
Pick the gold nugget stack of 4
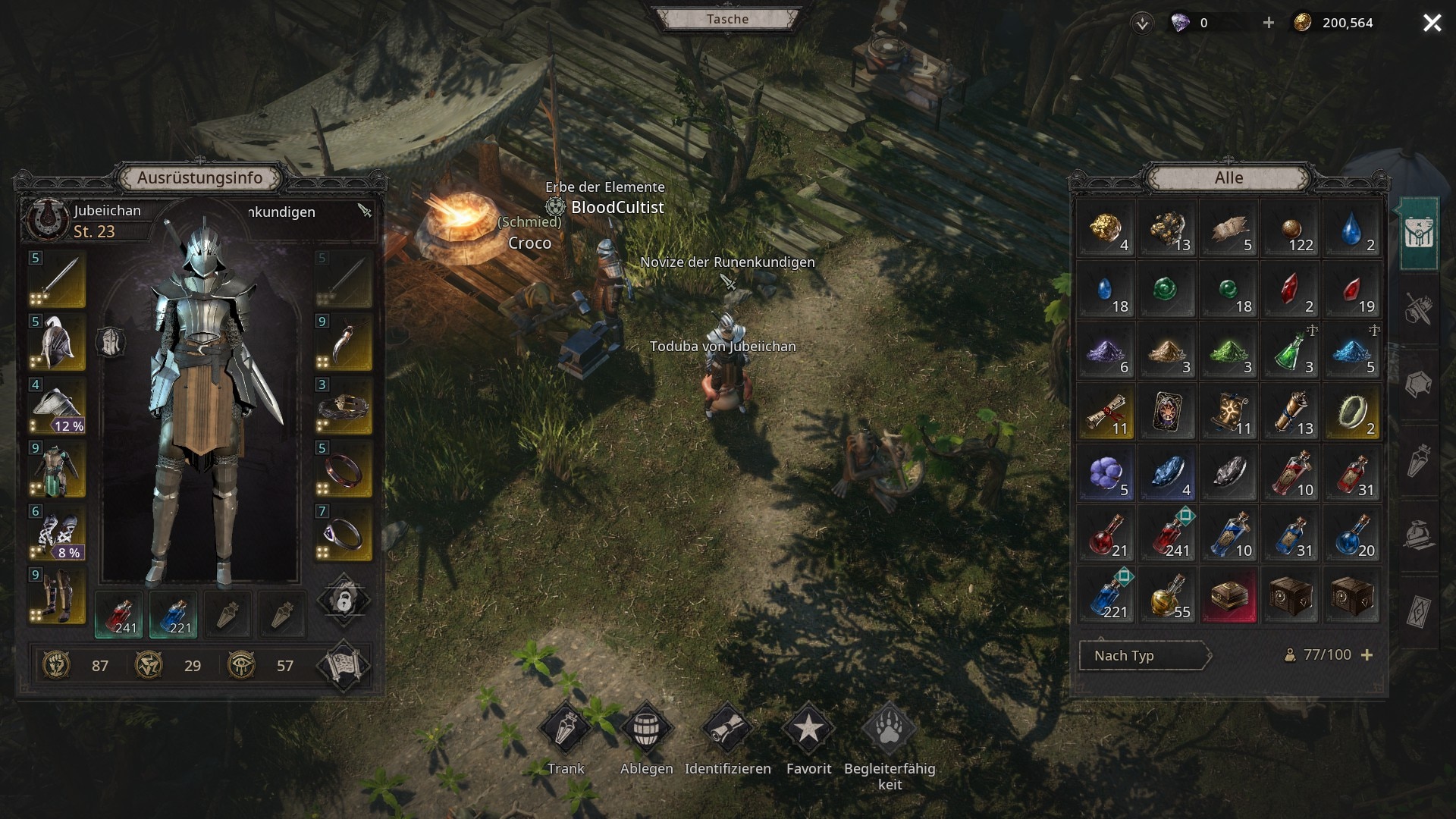[1106, 229]
